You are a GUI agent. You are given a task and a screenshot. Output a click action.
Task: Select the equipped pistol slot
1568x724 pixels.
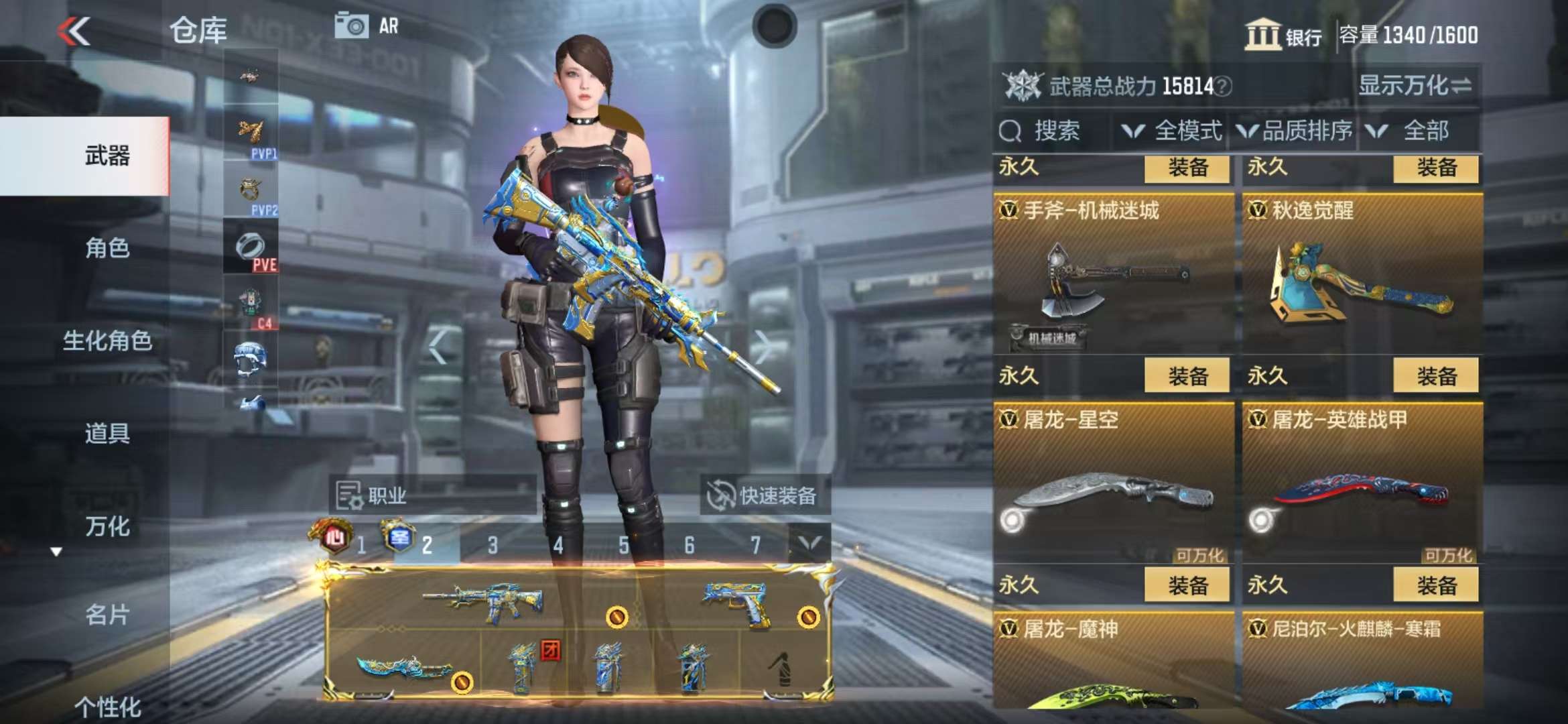click(737, 600)
